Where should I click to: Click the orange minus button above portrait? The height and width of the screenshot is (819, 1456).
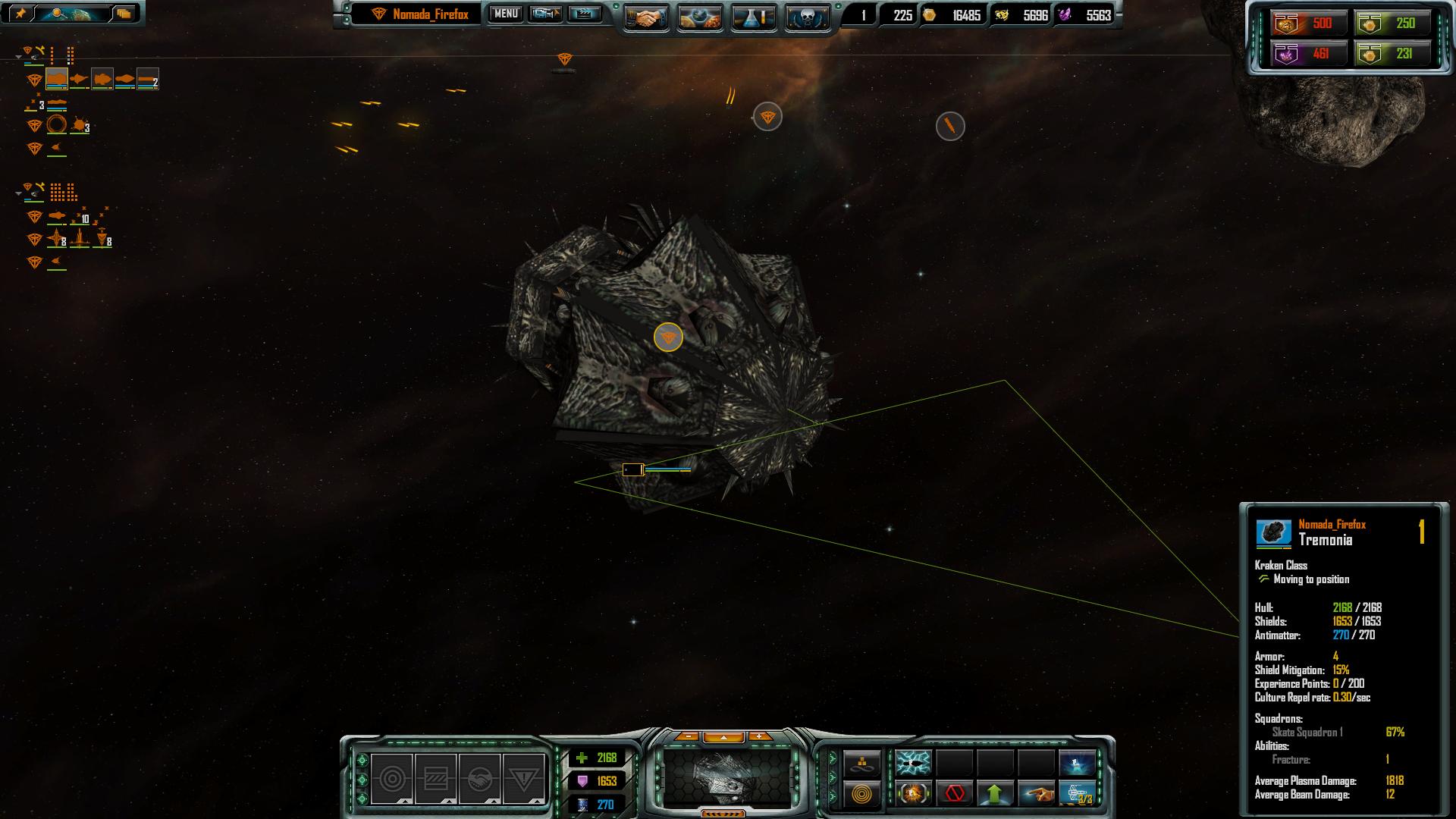tap(687, 736)
